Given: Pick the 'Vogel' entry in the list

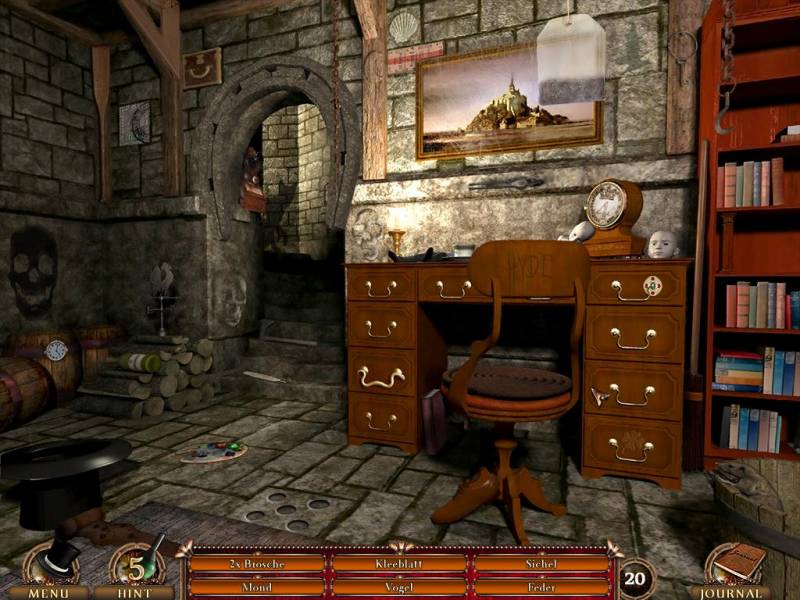Looking at the screenshot, I should click(x=400, y=587).
